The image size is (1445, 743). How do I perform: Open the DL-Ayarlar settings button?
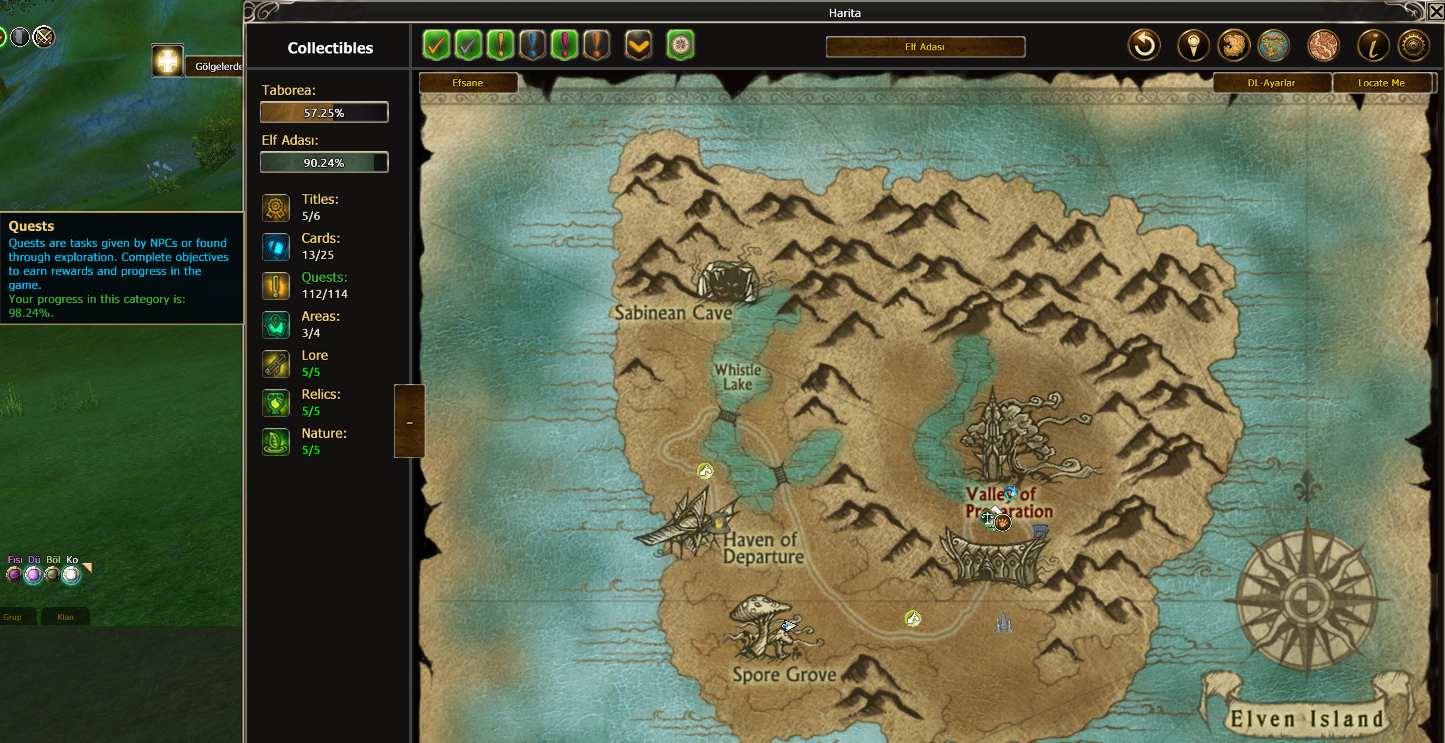(1272, 83)
